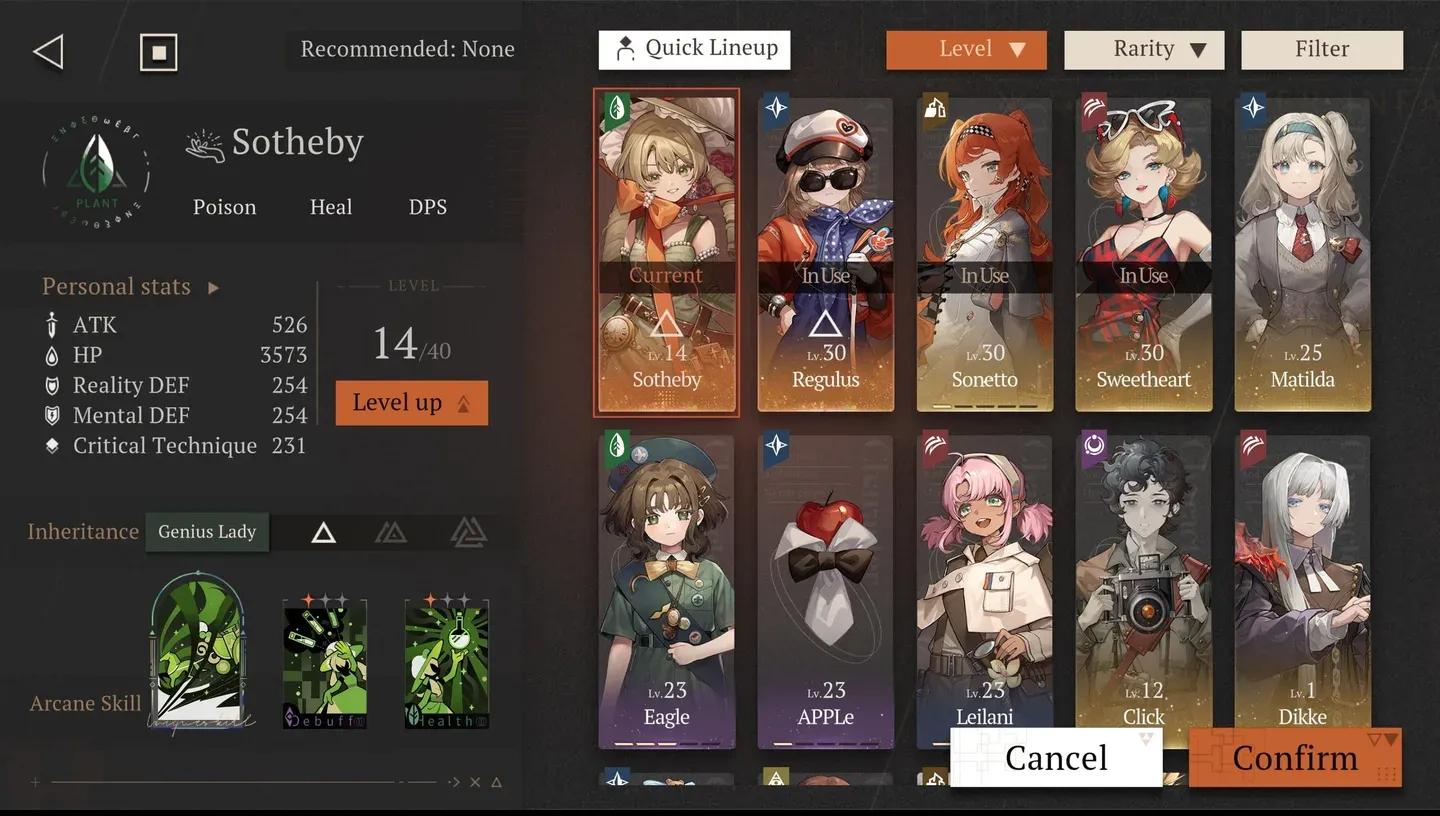
Task: Select the Poison tag under Sotheby
Action: point(224,207)
